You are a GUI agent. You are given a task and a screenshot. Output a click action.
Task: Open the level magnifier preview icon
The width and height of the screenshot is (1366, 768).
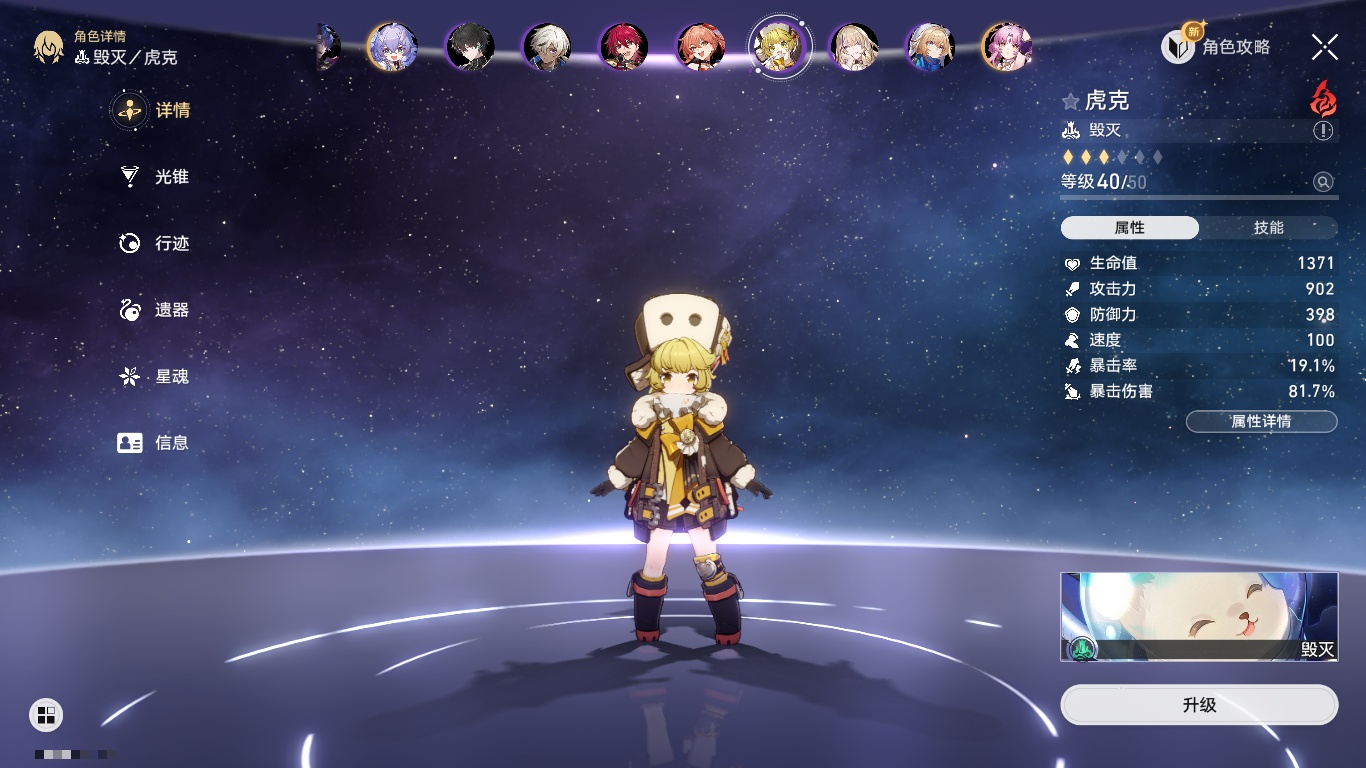click(x=1323, y=182)
